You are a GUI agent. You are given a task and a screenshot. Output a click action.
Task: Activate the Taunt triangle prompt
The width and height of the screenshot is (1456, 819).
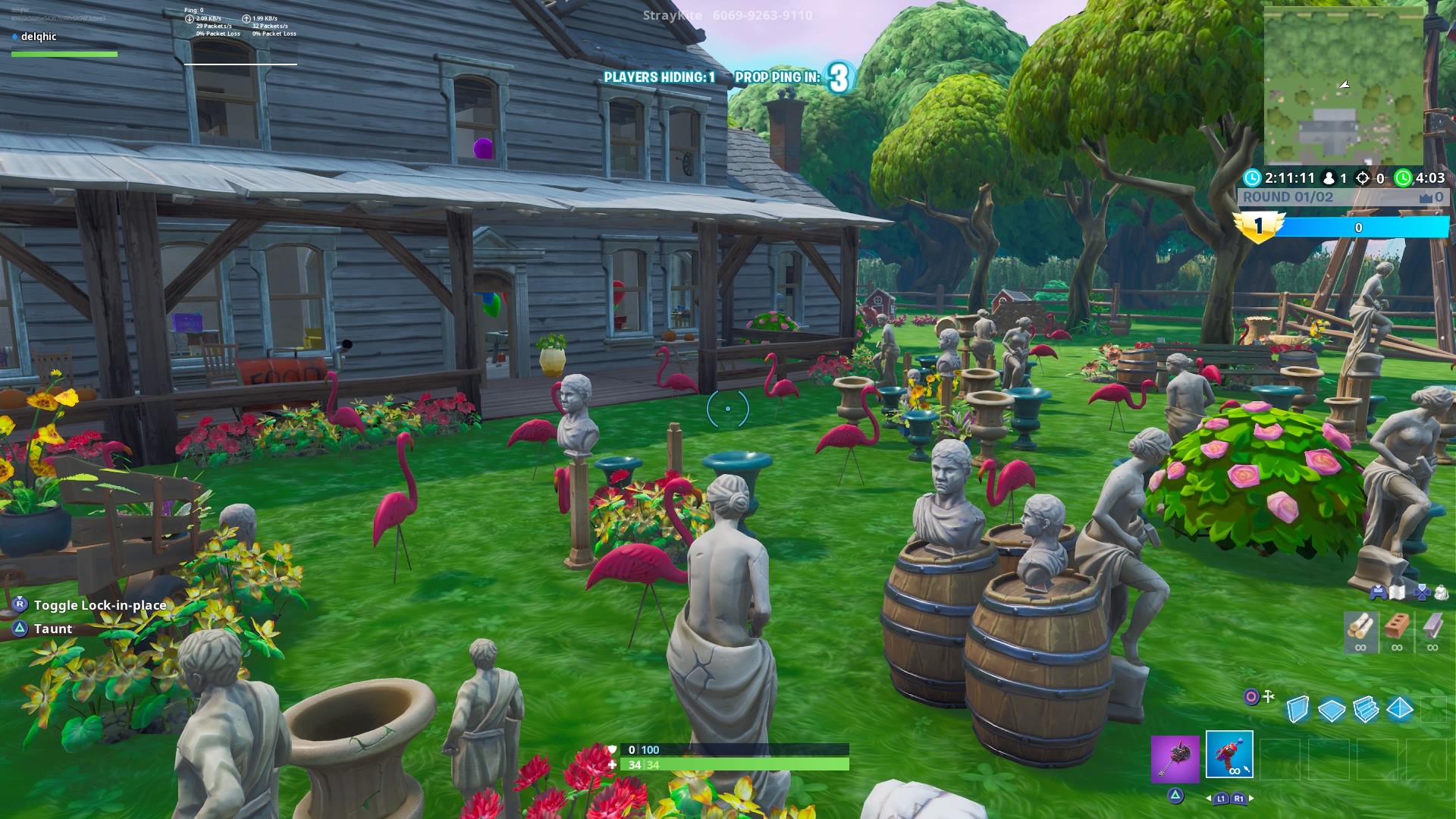18,629
